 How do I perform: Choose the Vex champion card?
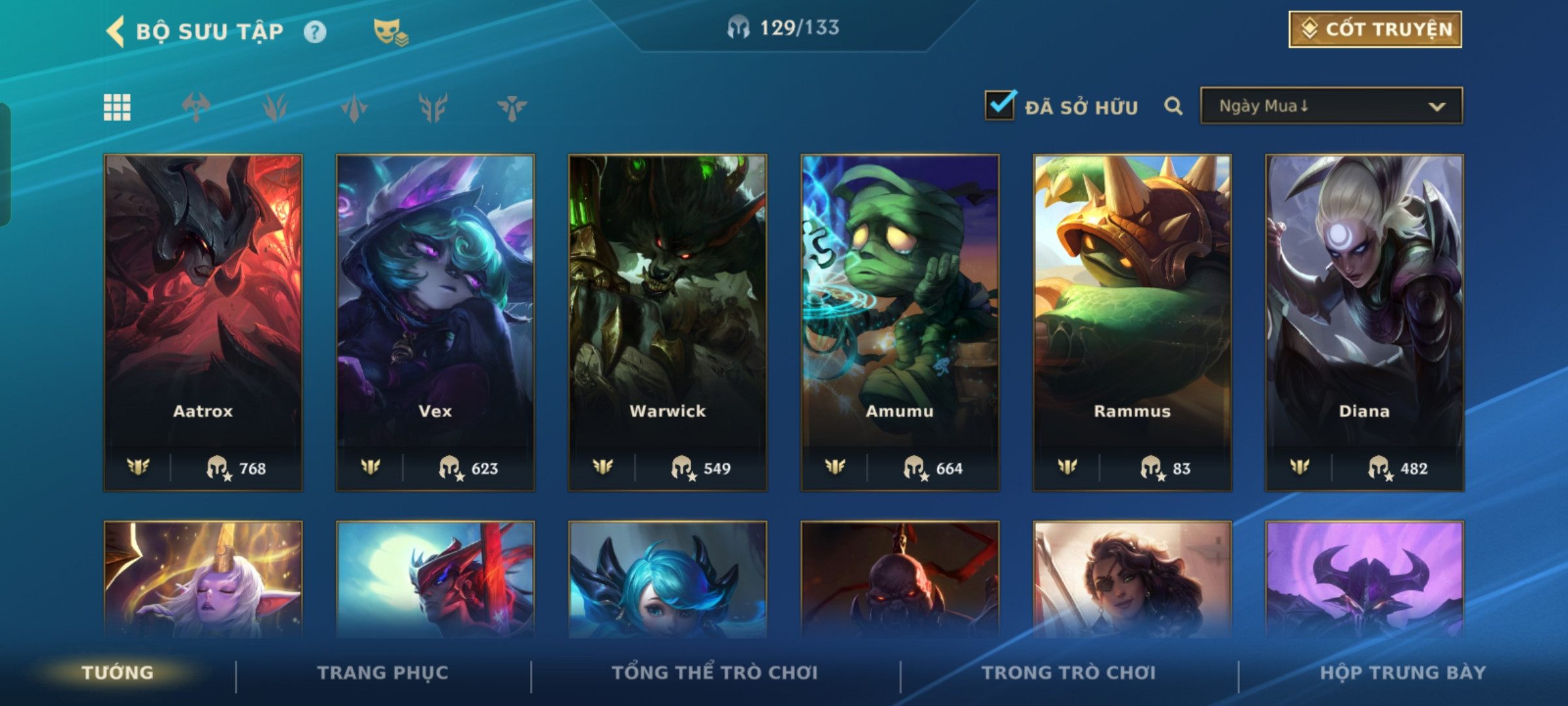(x=435, y=322)
